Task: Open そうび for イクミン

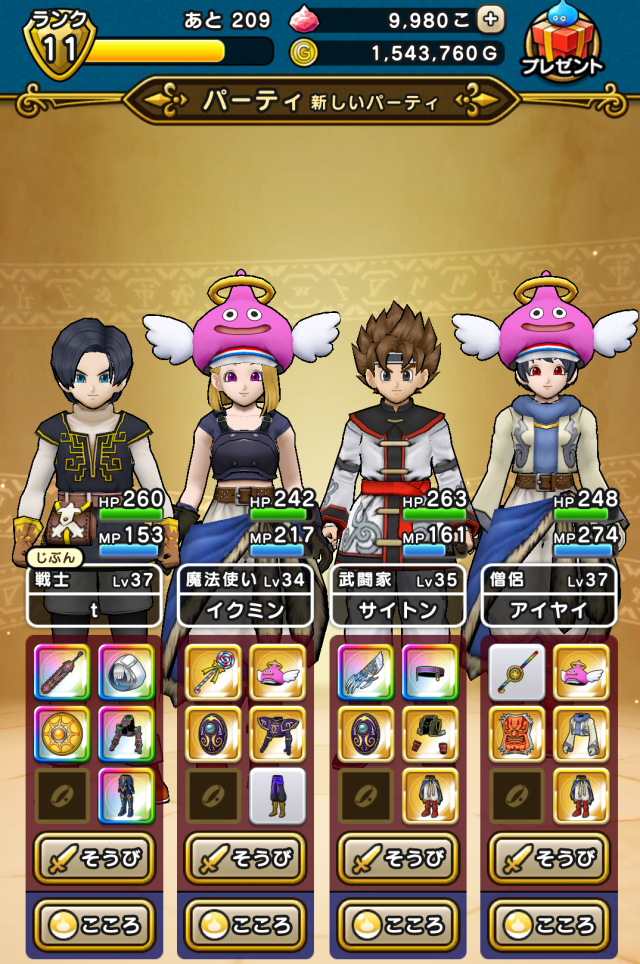Action: pos(248,857)
